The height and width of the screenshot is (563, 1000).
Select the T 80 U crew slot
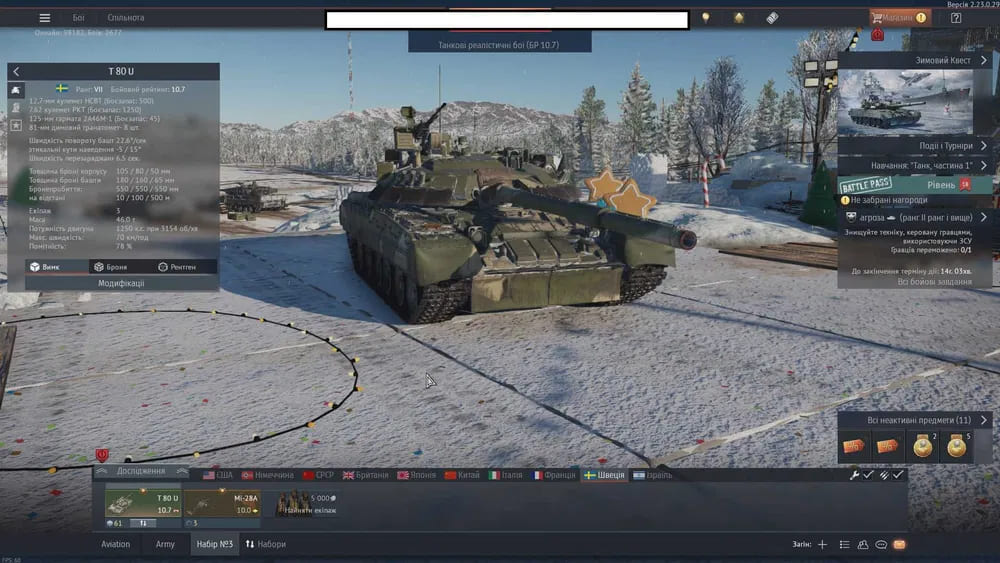pos(142,503)
